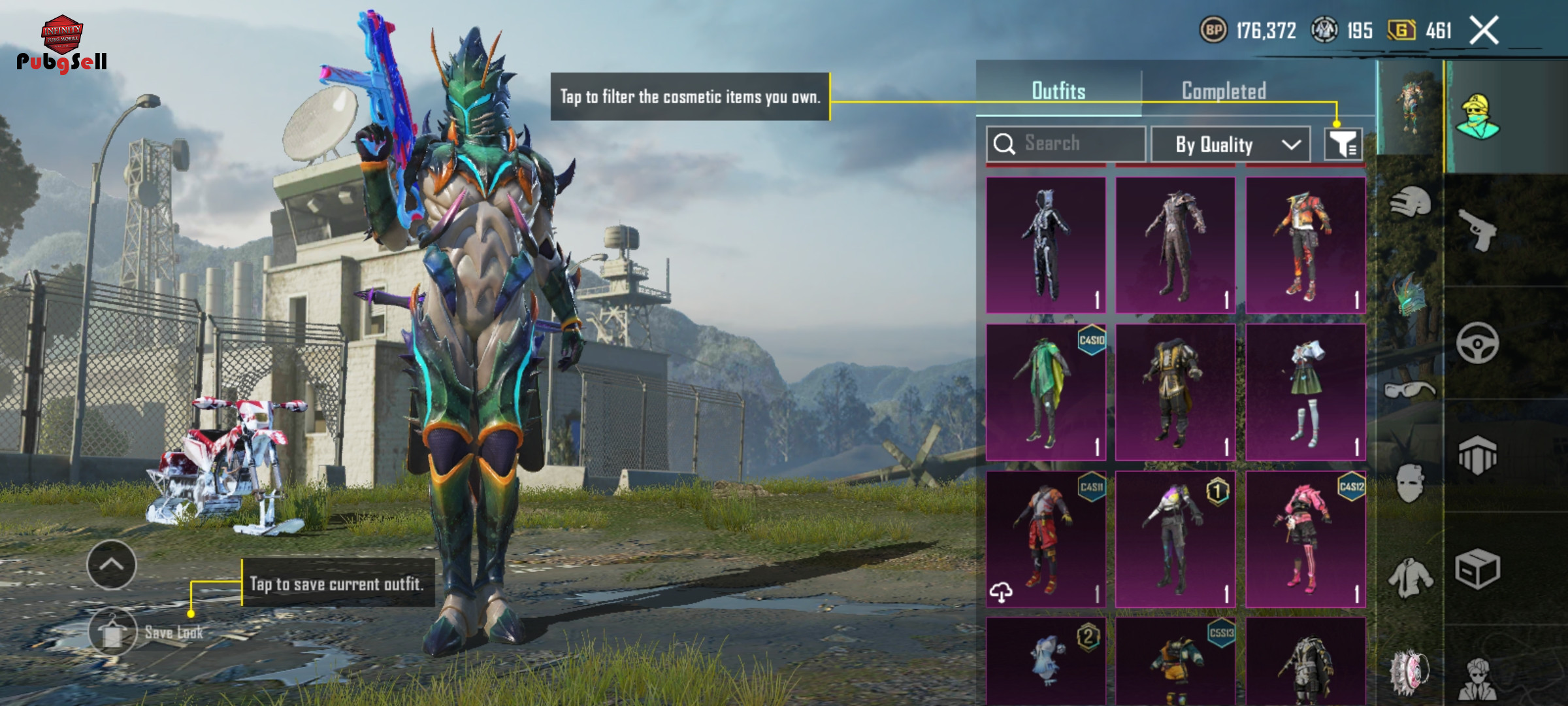This screenshot has height=706, width=1568.
Task: Open the jacket clothing category
Action: pos(1410,578)
